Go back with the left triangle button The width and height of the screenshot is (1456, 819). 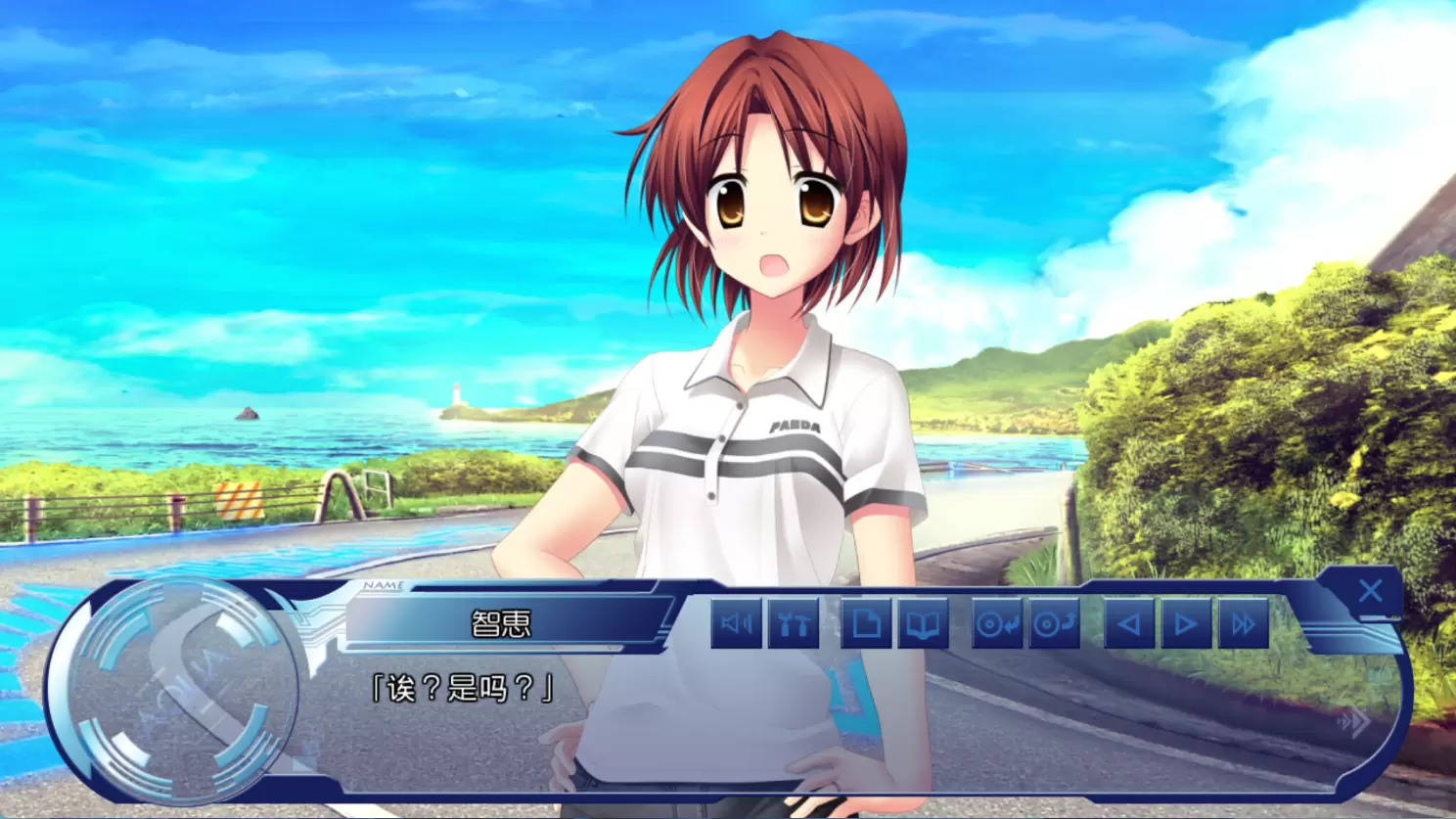(1129, 623)
